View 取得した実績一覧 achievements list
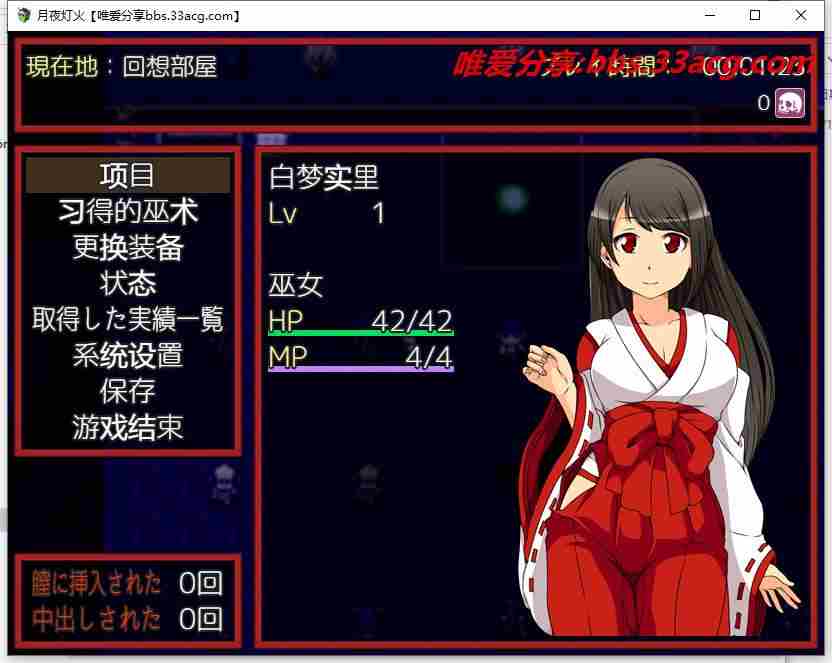Screen dimensions: 832x663 coord(128,319)
